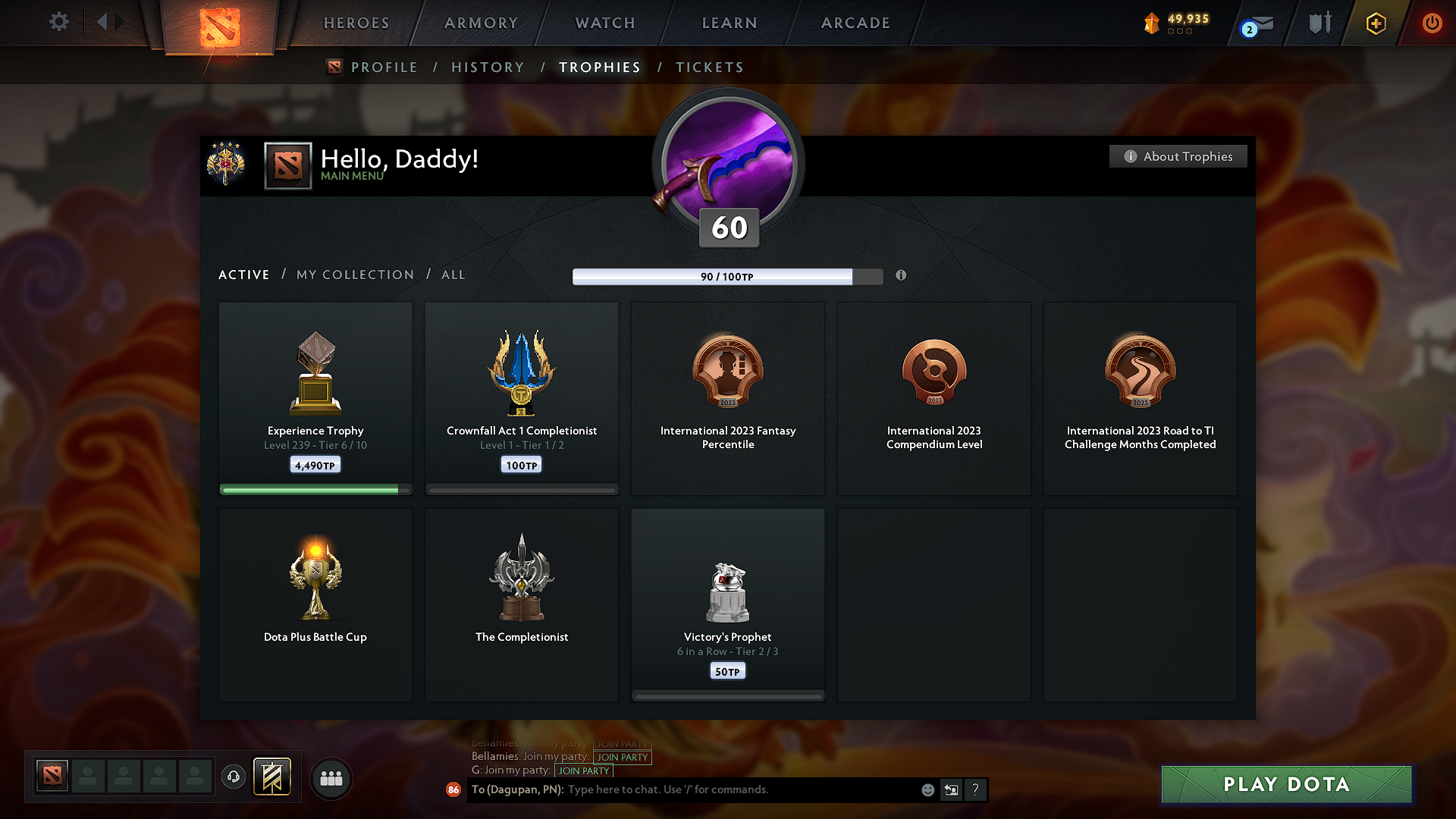Open the Dota Plus gold plus icon
Image resolution: width=1456 pixels, height=819 pixels.
click(x=1375, y=23)
